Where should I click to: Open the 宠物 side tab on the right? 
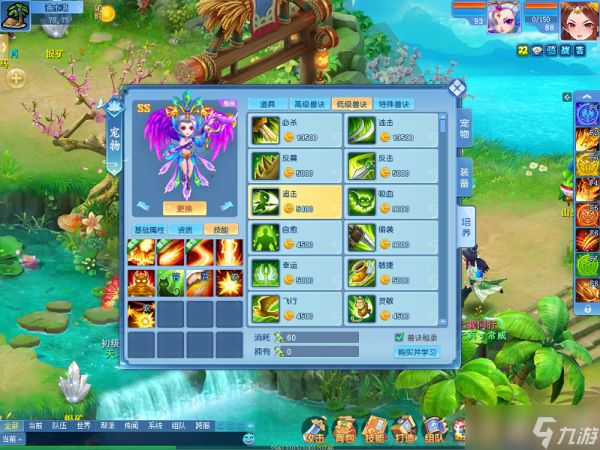click(x=465, y=128)
